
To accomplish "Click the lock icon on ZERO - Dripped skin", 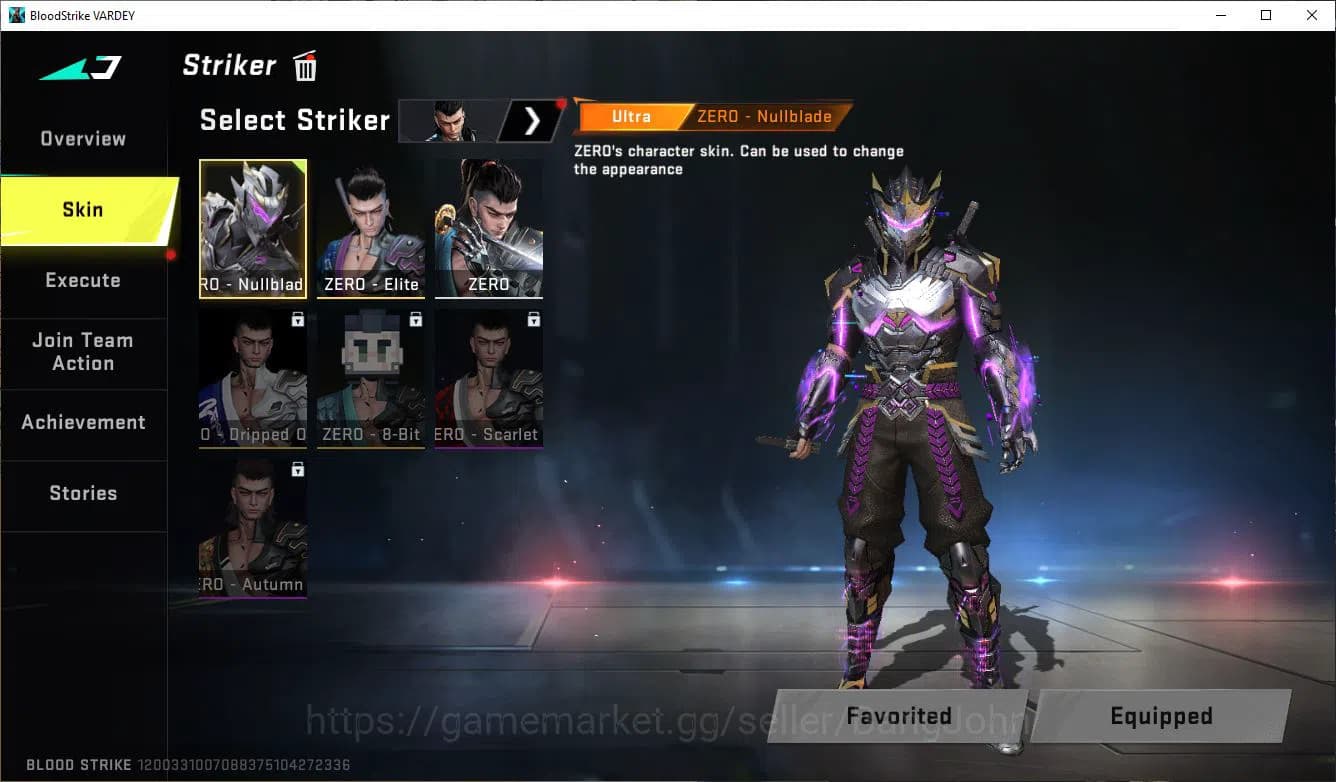I will pos(297,318).
